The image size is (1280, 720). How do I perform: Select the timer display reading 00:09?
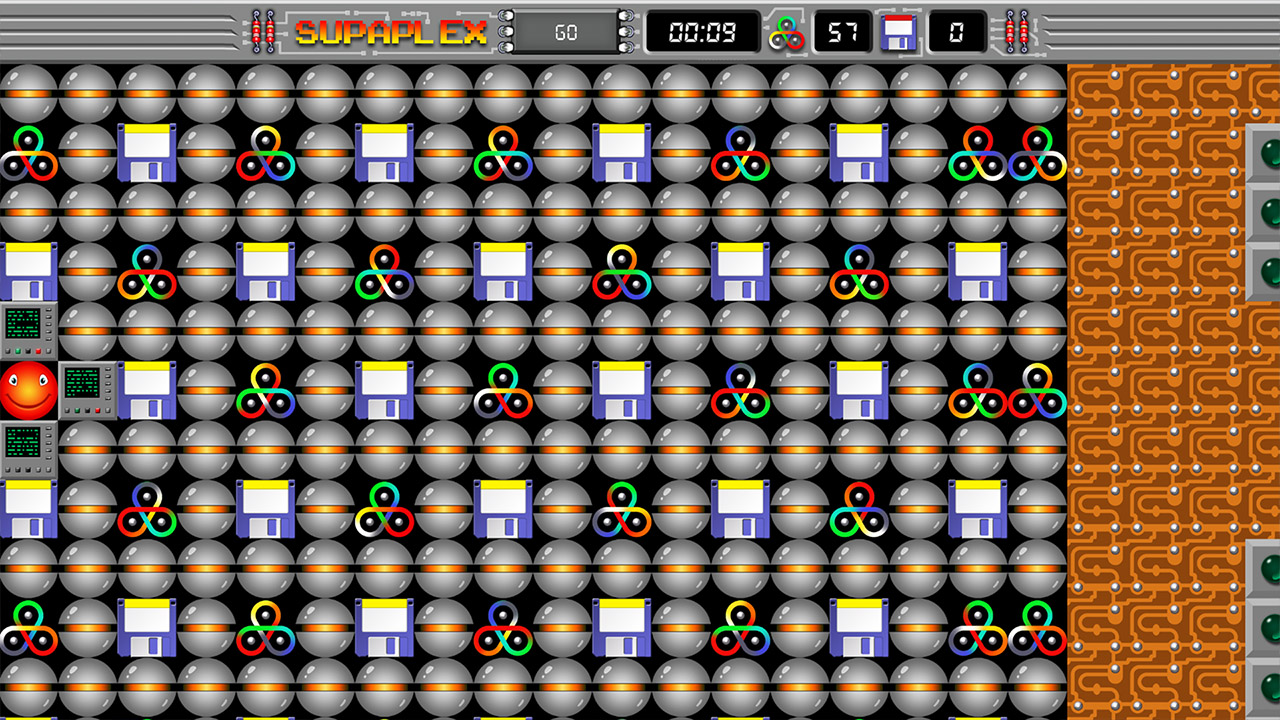pos(705,31)
